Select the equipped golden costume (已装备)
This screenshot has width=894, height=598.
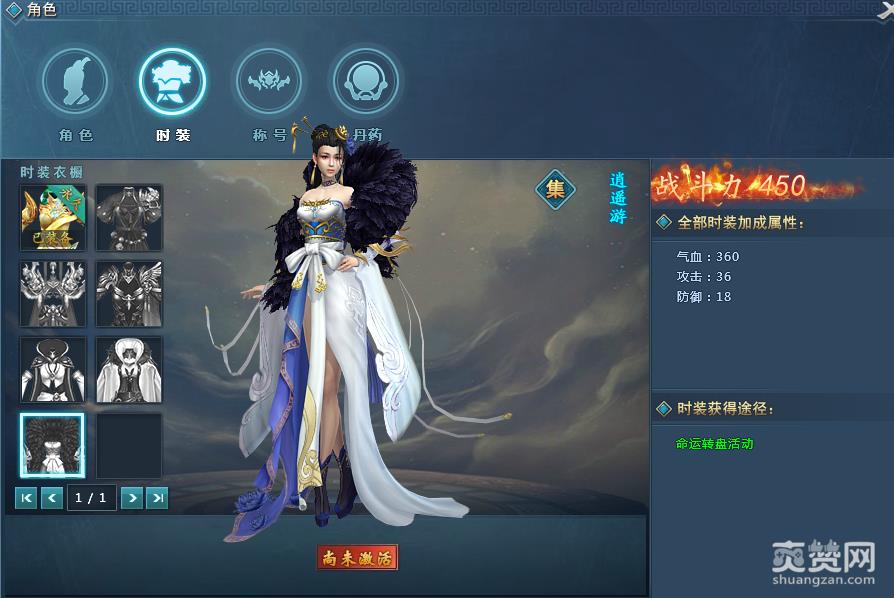tap(53, 217)
